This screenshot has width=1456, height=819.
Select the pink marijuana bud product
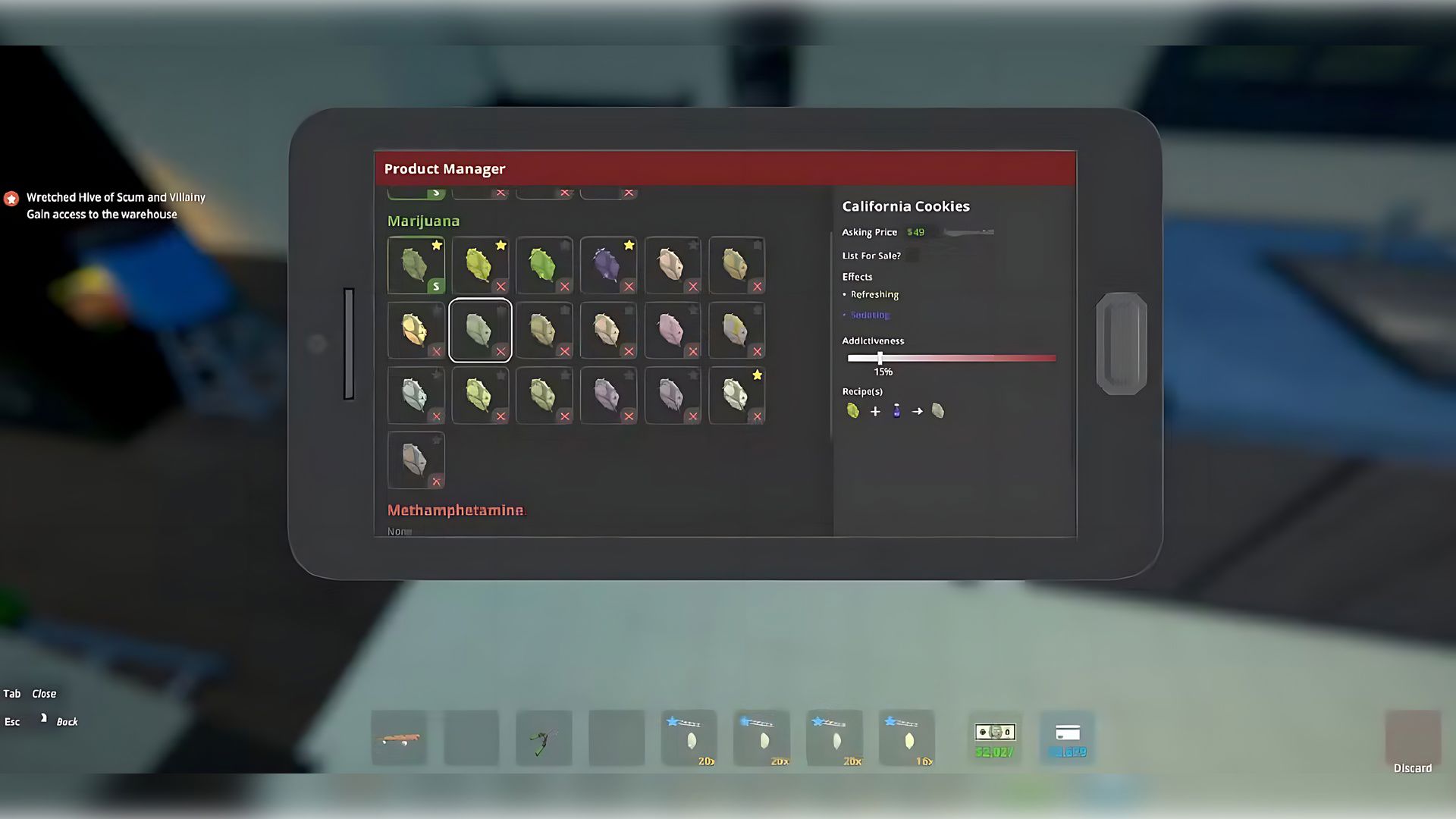(672, 330)
